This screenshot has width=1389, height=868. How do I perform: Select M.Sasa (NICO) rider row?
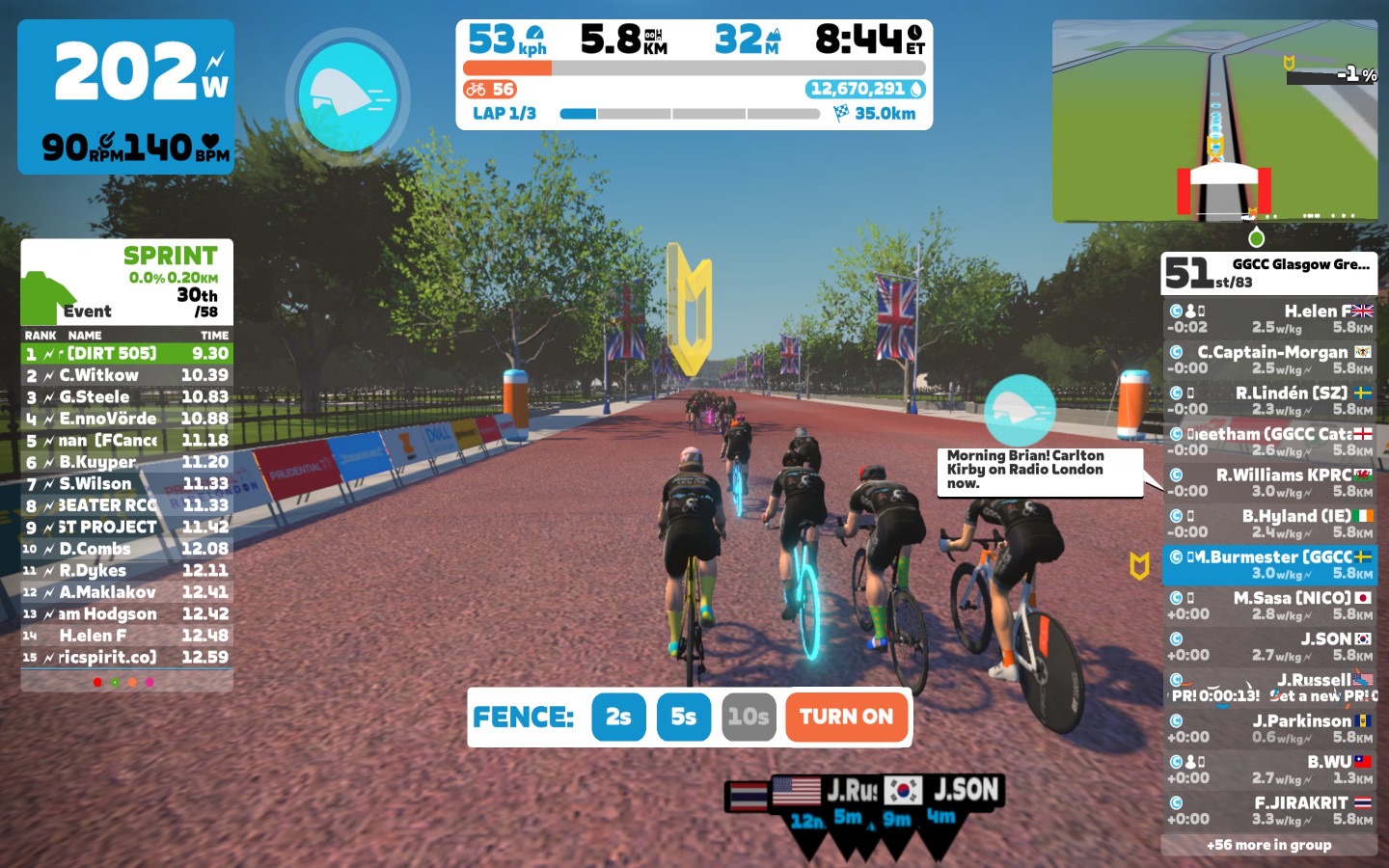1269,606
